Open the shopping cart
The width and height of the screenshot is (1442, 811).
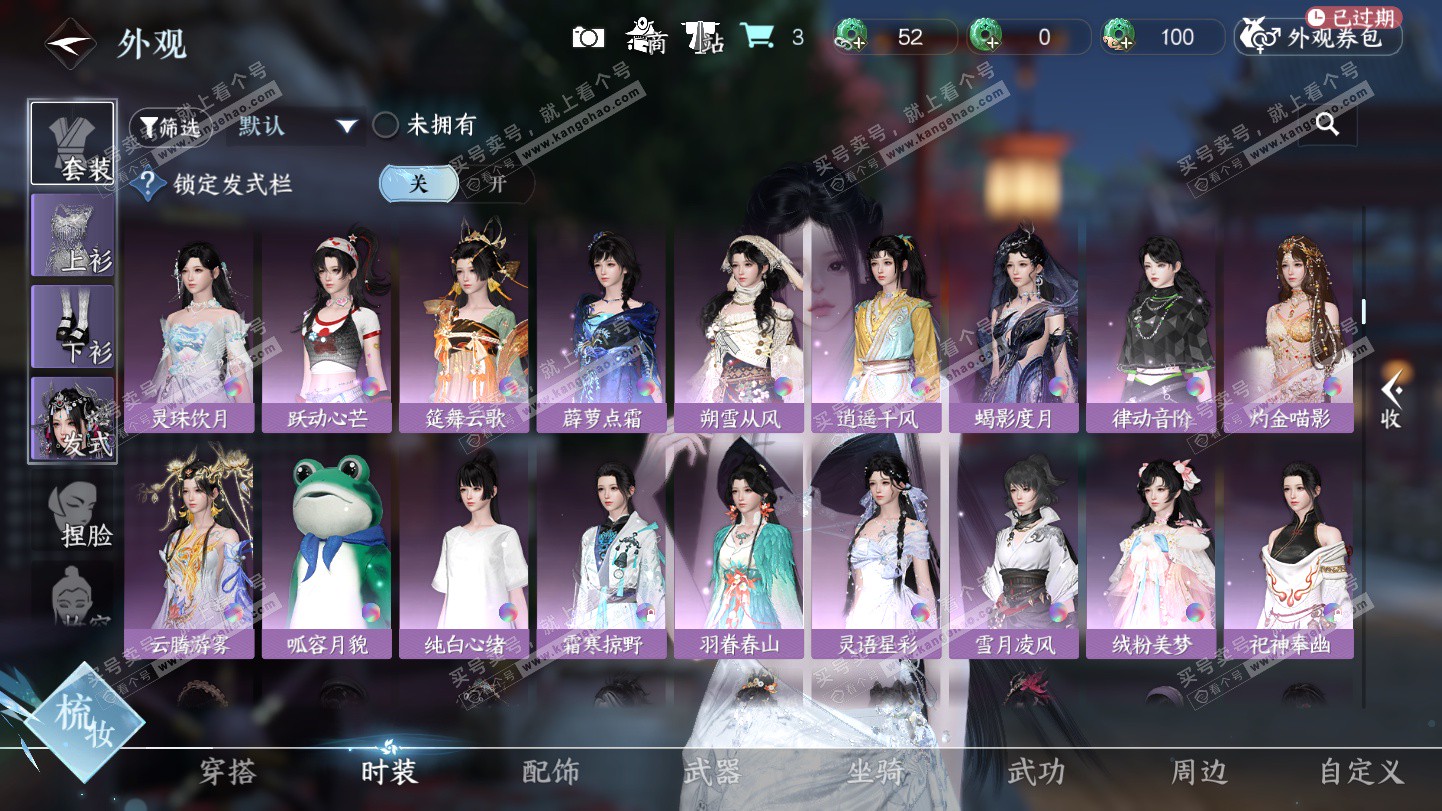757,38
